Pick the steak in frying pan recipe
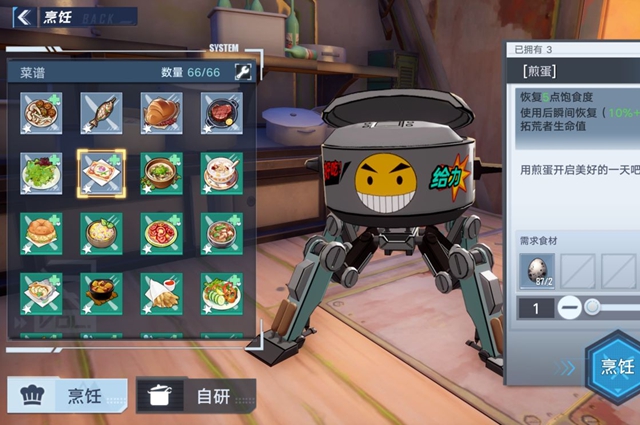 coord(221,113)
